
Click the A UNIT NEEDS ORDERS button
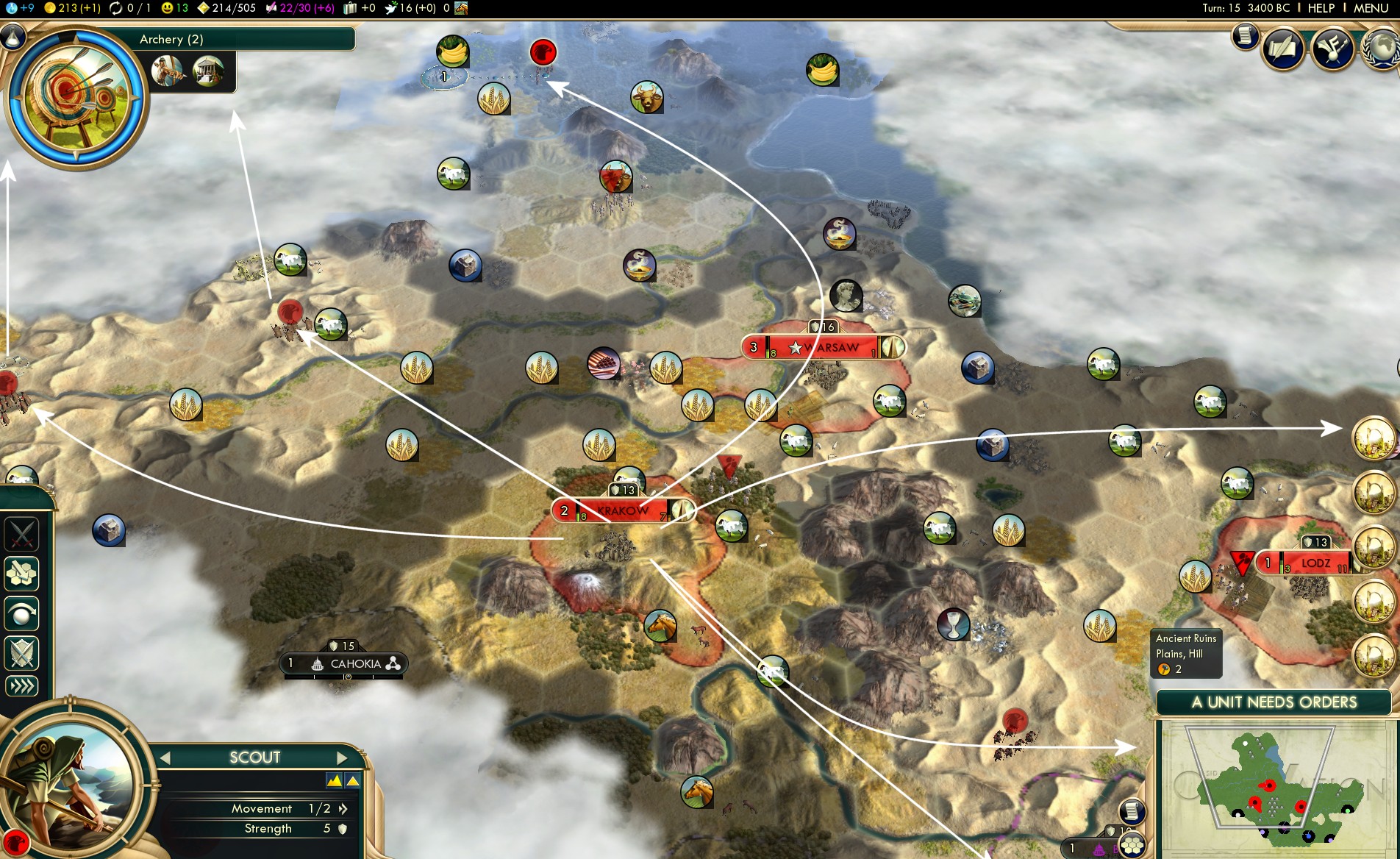1274,702
